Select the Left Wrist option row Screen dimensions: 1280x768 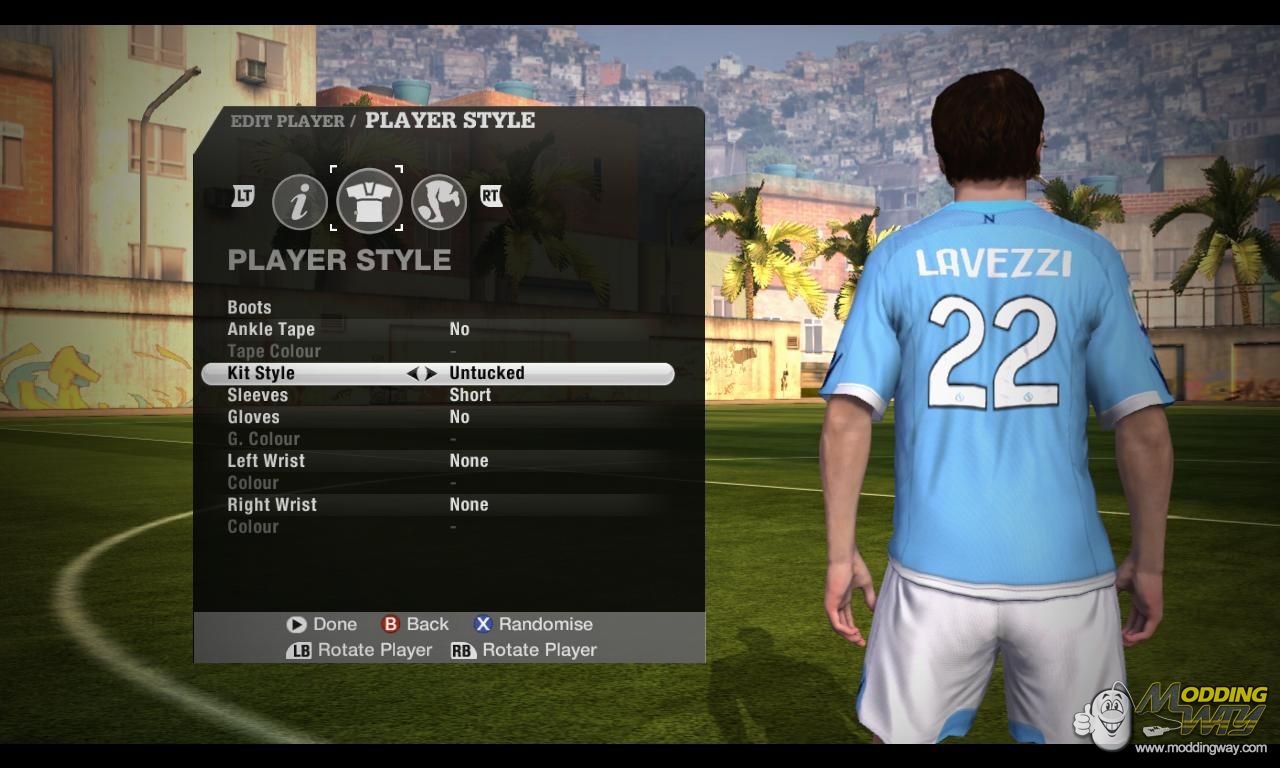[266, 461]
